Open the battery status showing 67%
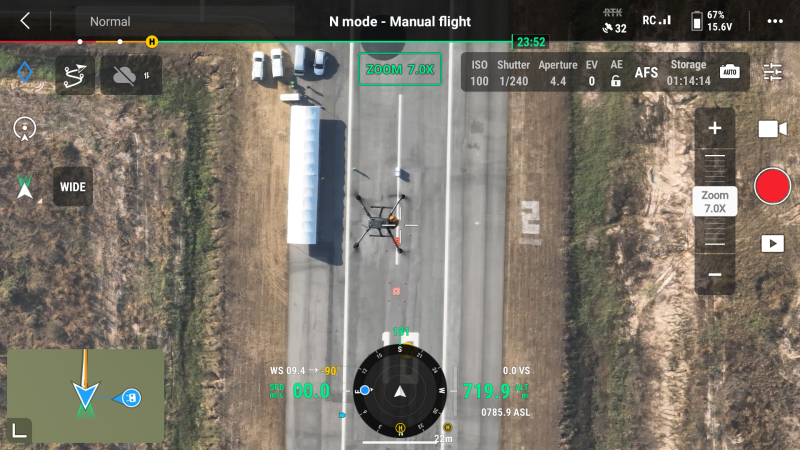 [711, 21]
